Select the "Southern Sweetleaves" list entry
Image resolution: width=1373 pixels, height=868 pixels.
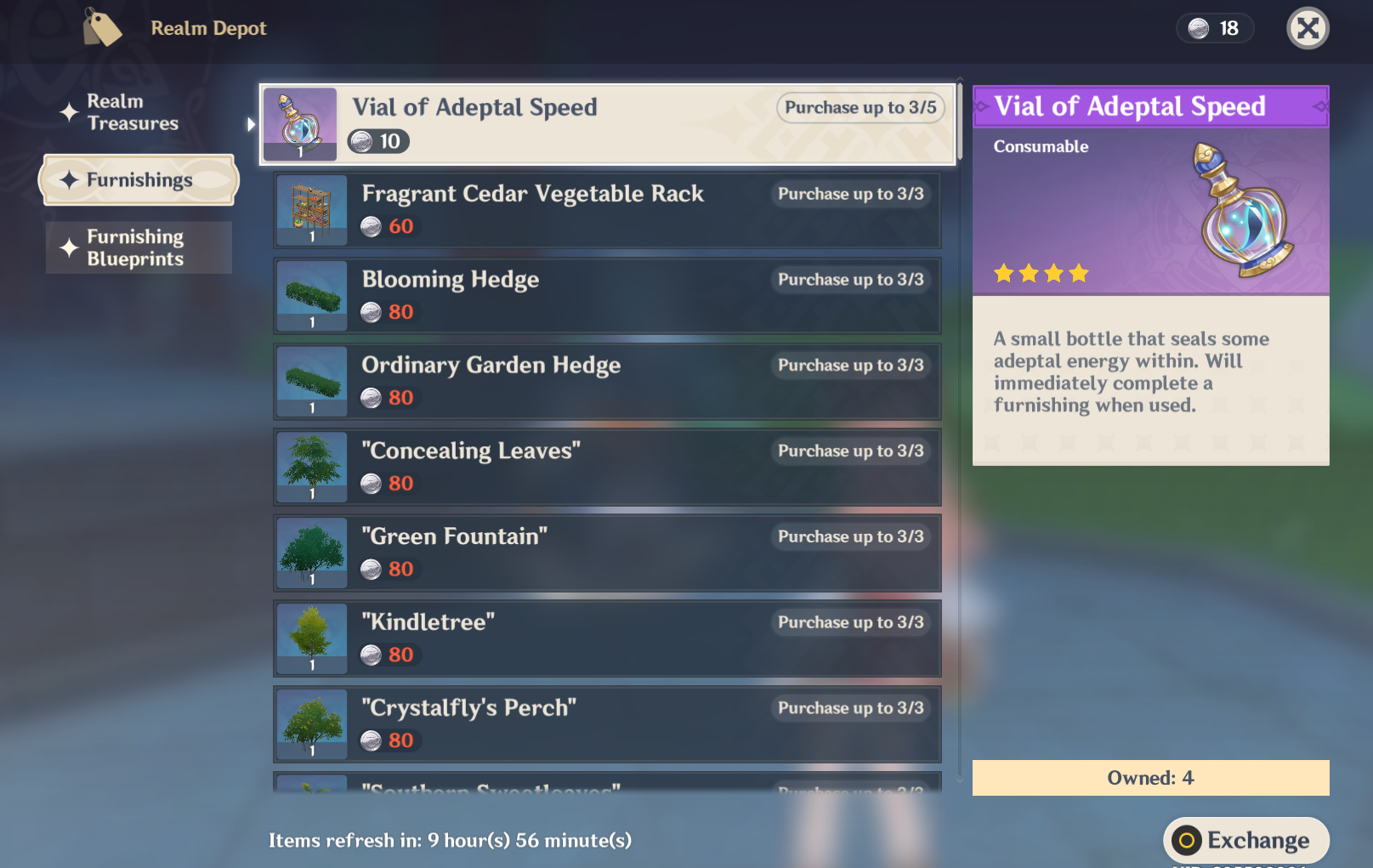point(607,789)
